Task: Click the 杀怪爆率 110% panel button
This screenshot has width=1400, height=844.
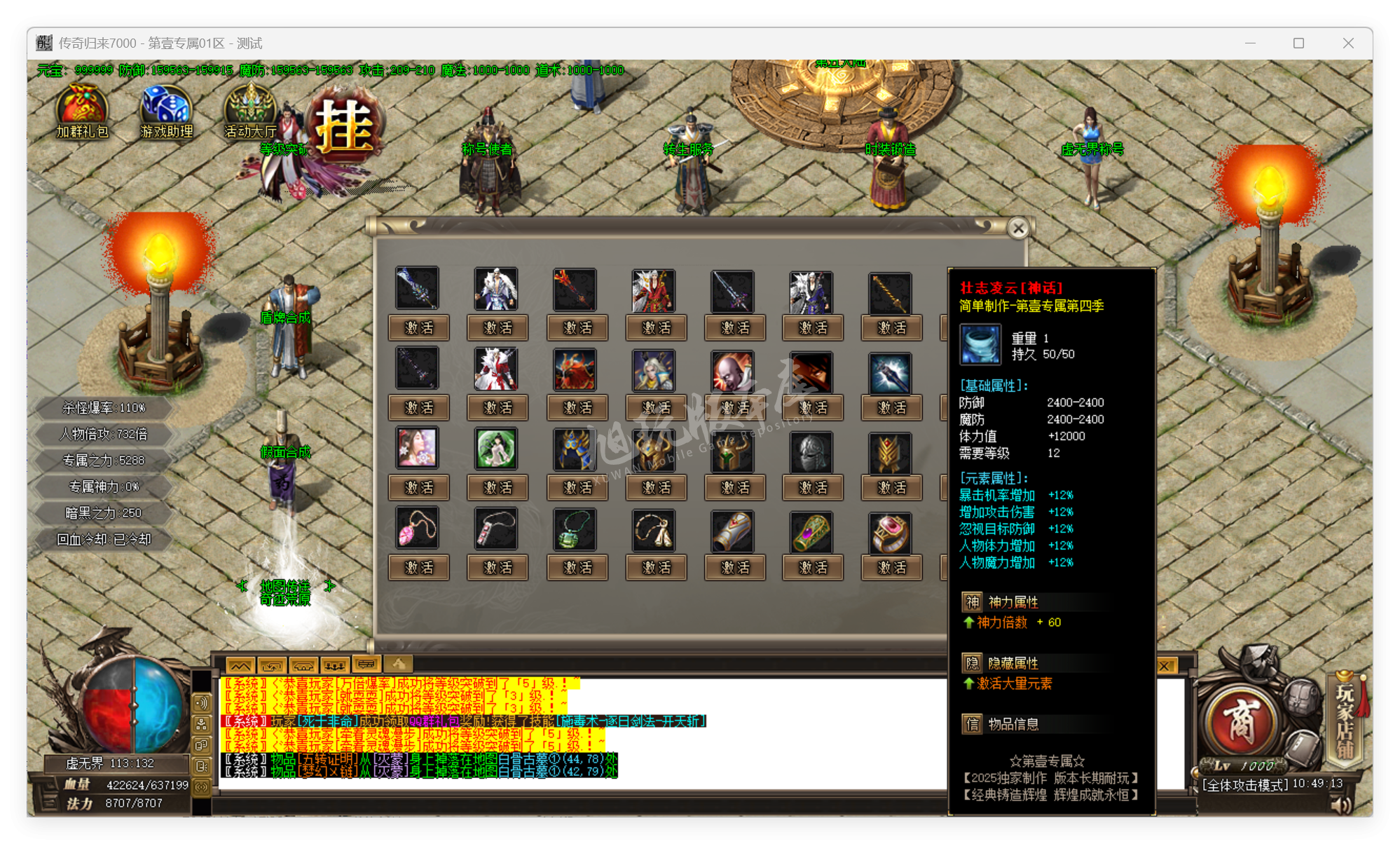Action: click(103, 407)
